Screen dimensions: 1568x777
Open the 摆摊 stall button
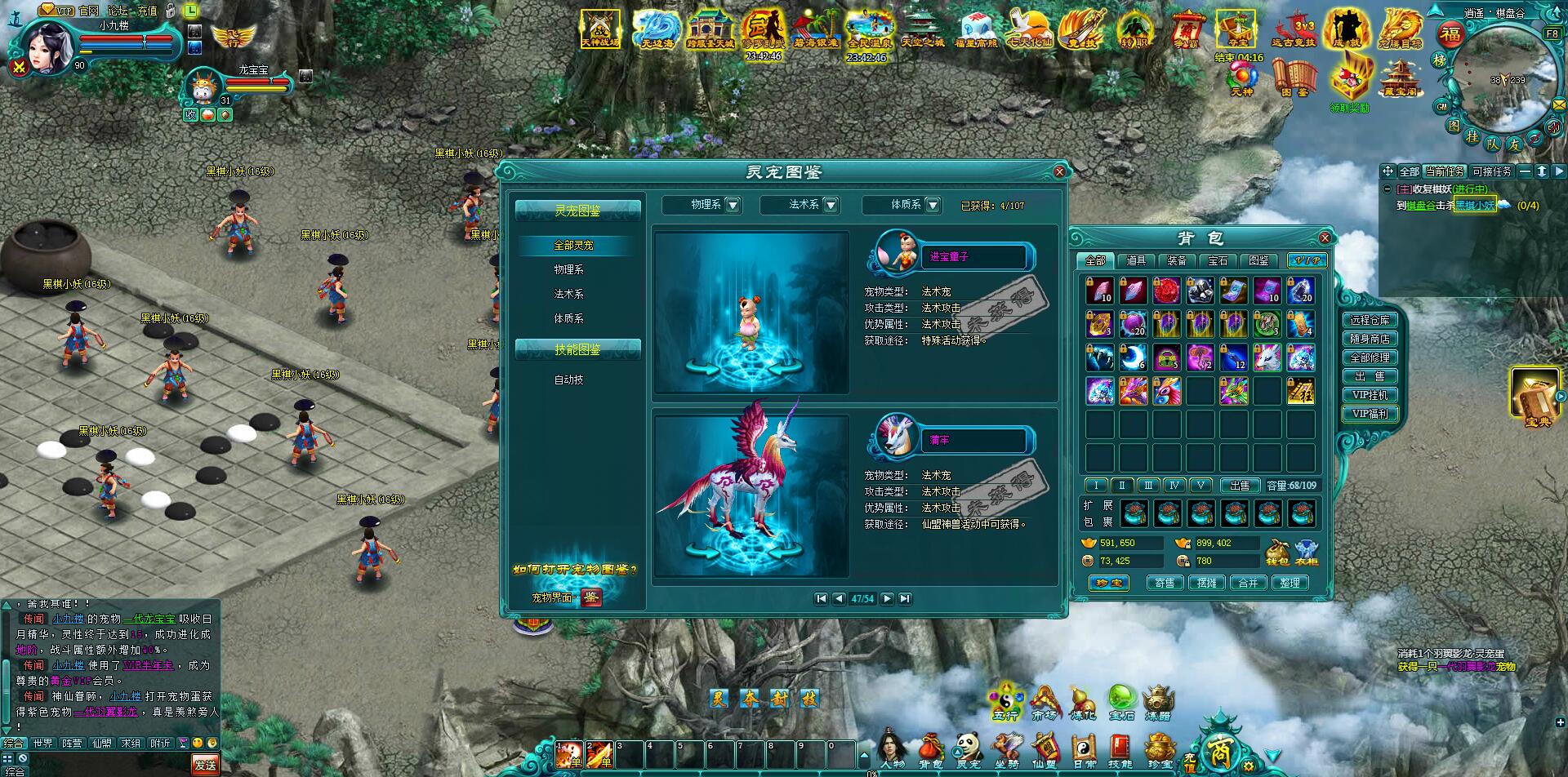(1206, 583)
